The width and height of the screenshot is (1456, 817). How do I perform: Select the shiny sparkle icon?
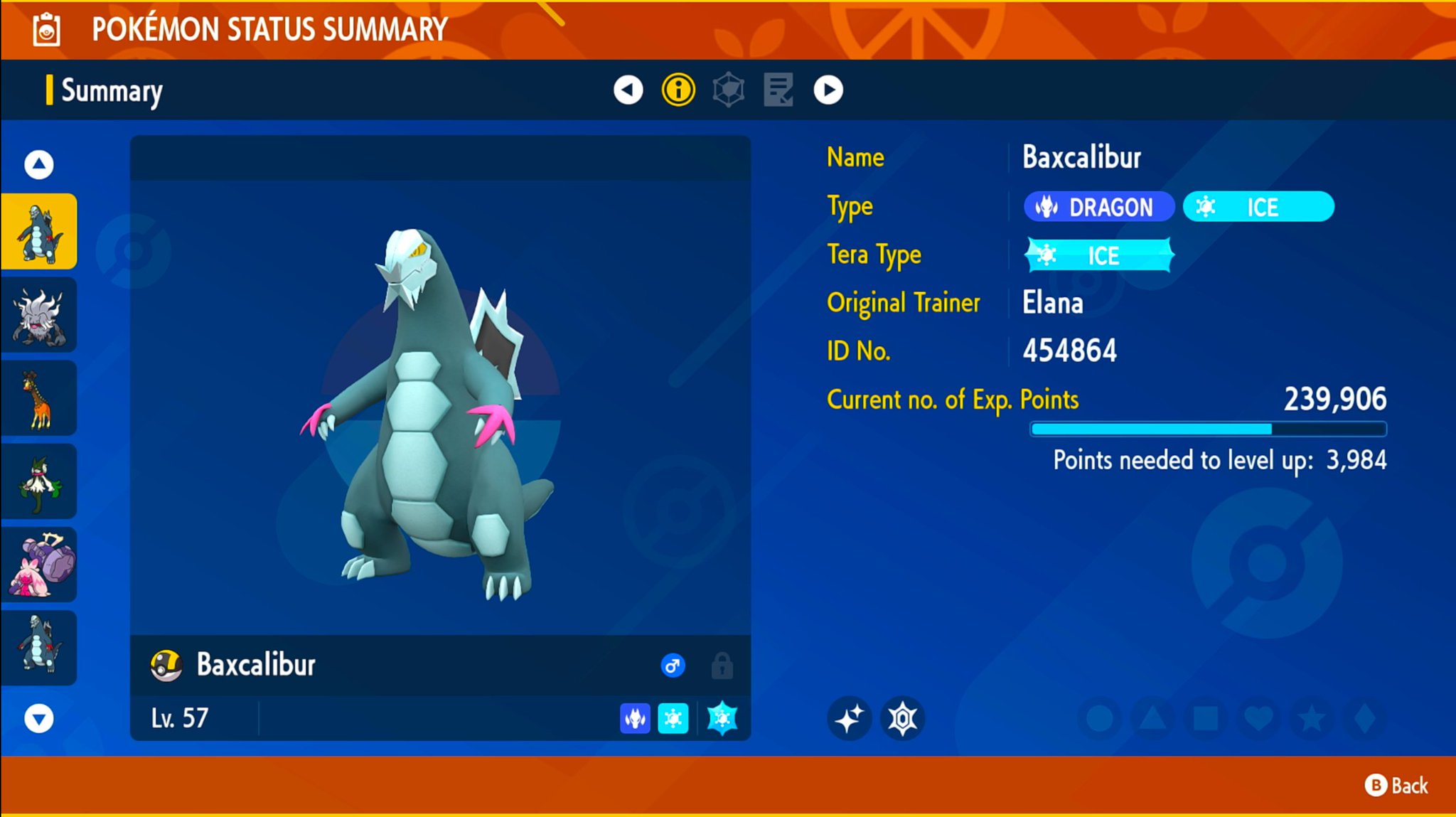coord(850,719)
